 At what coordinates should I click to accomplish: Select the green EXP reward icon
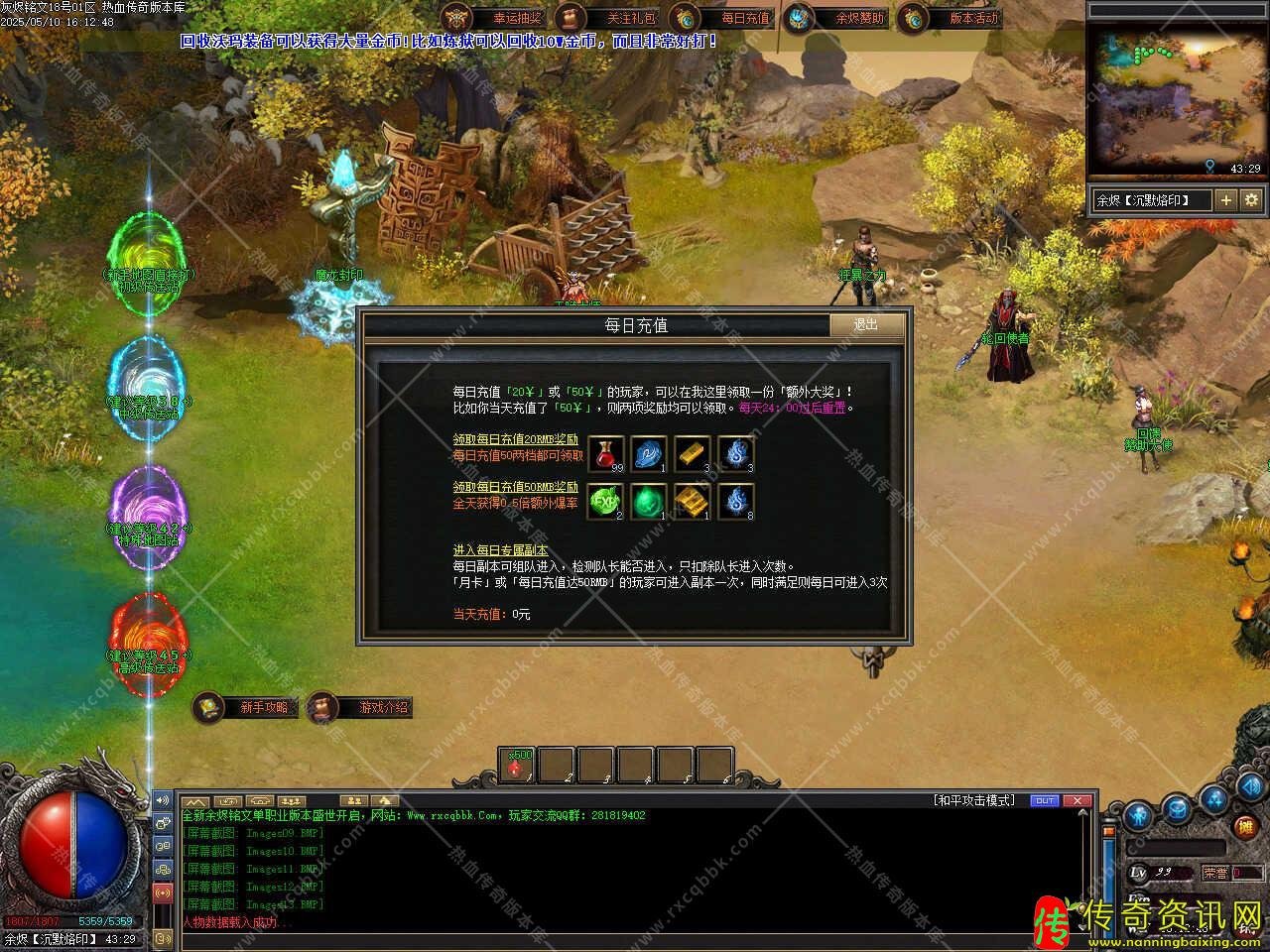point(606,502)
